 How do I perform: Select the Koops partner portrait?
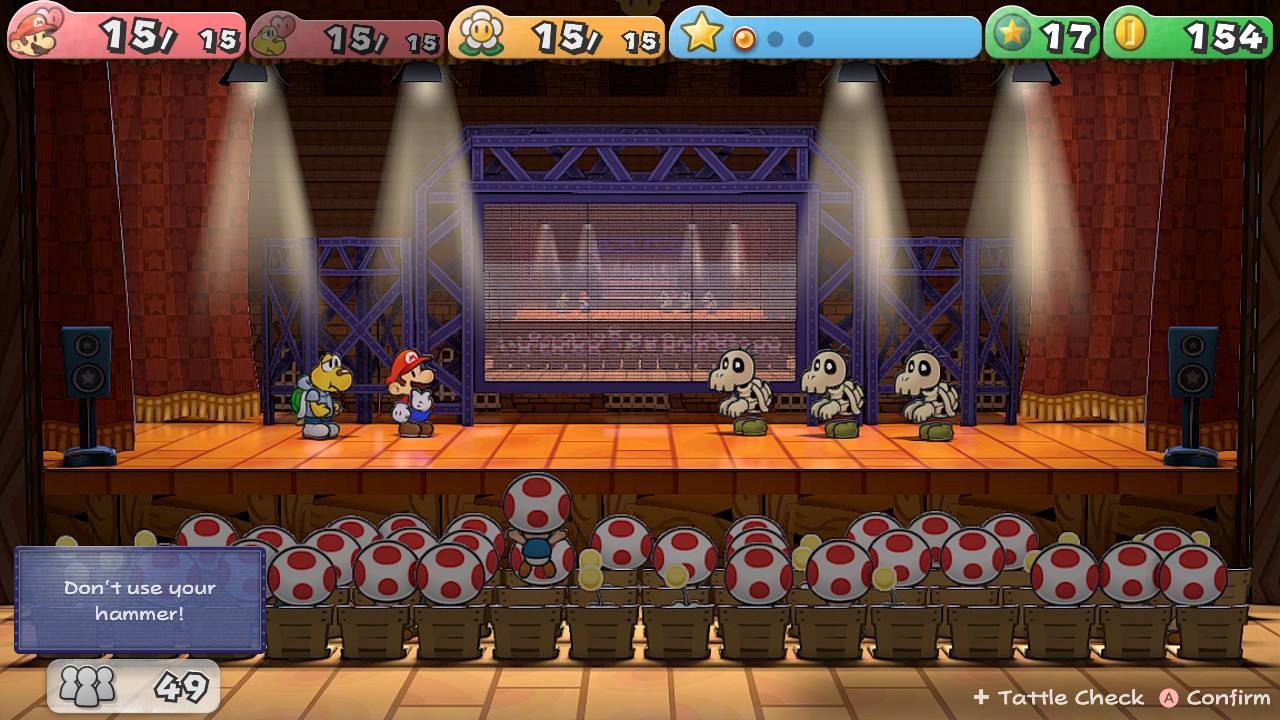[274, 38]
